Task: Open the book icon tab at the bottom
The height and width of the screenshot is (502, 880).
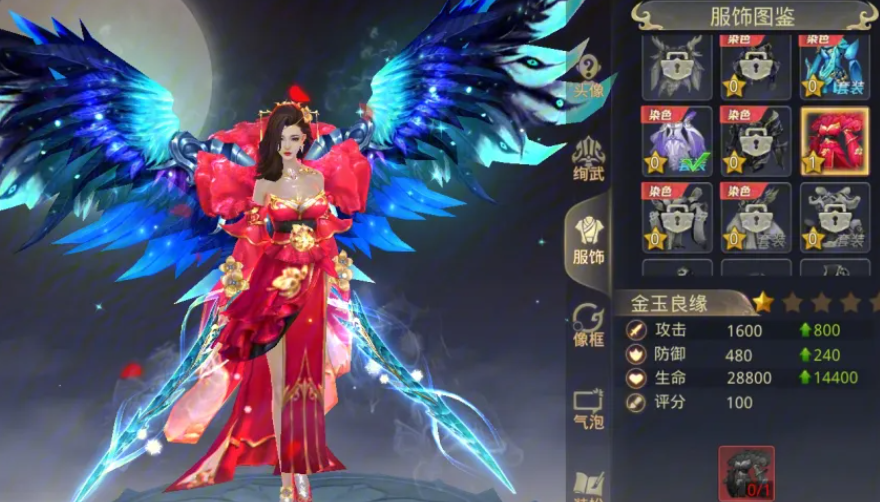Action: coord(589,485)
